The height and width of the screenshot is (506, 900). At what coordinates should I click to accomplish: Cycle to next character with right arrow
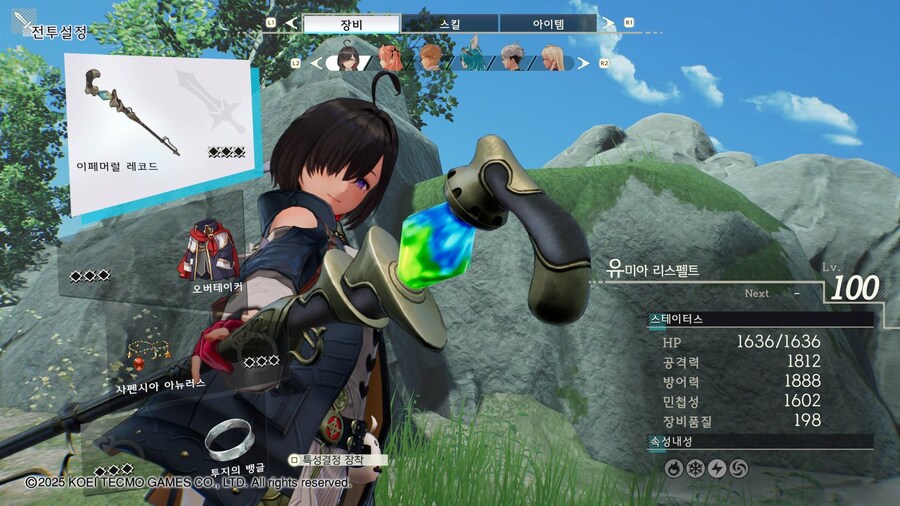pos(582,63)
